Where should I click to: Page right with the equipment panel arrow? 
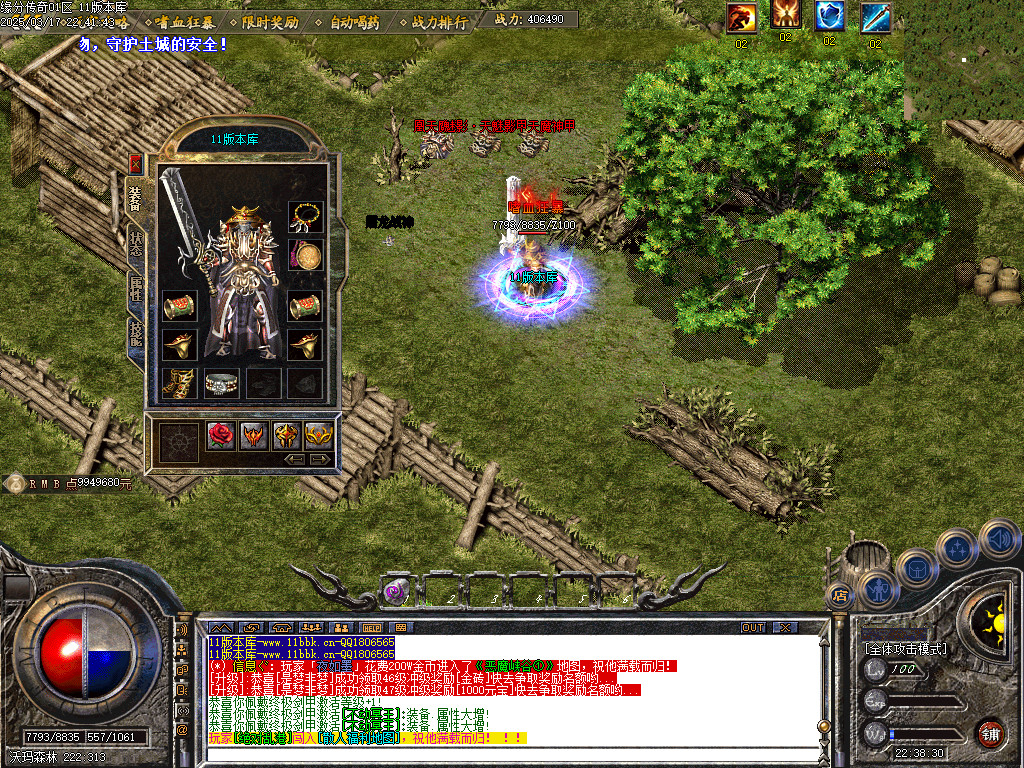coord(321,459)
